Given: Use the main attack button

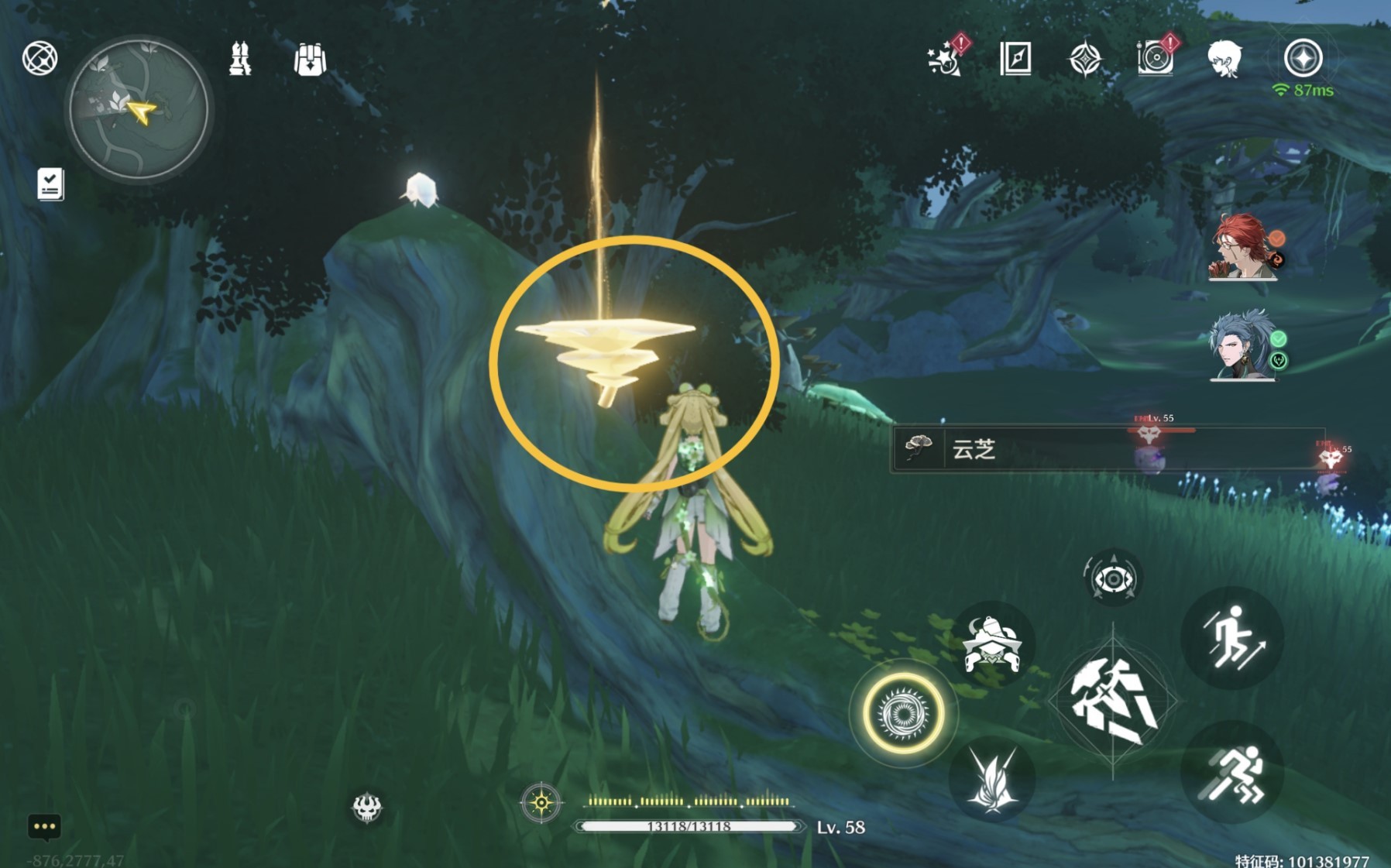Looking at the screenshot, I should click(1113, 702).
